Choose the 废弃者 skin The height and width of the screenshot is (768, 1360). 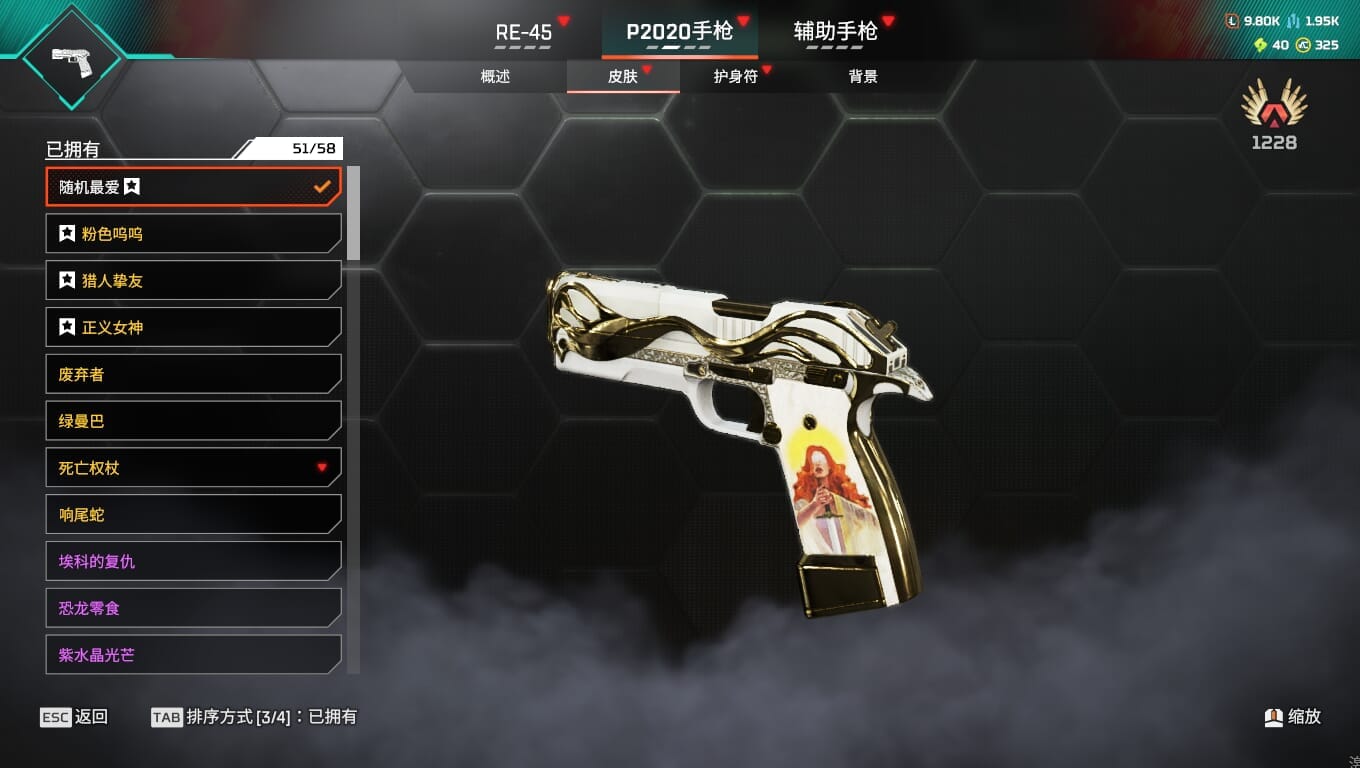193,374
